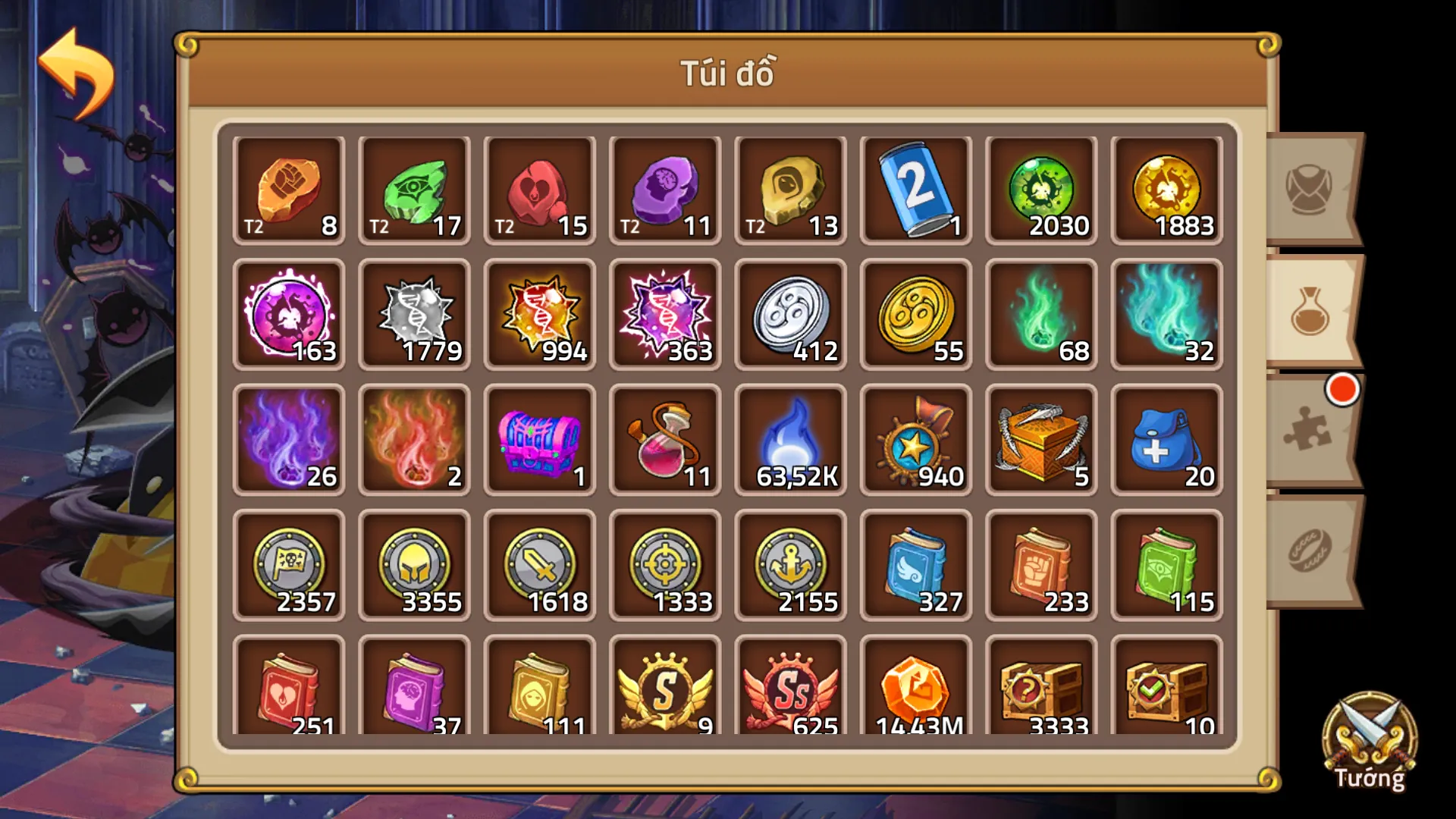Screen dimensions: 1456x819
Task: Select the blue energy can item
Action: pyautogui.click(x=915, y=188)
